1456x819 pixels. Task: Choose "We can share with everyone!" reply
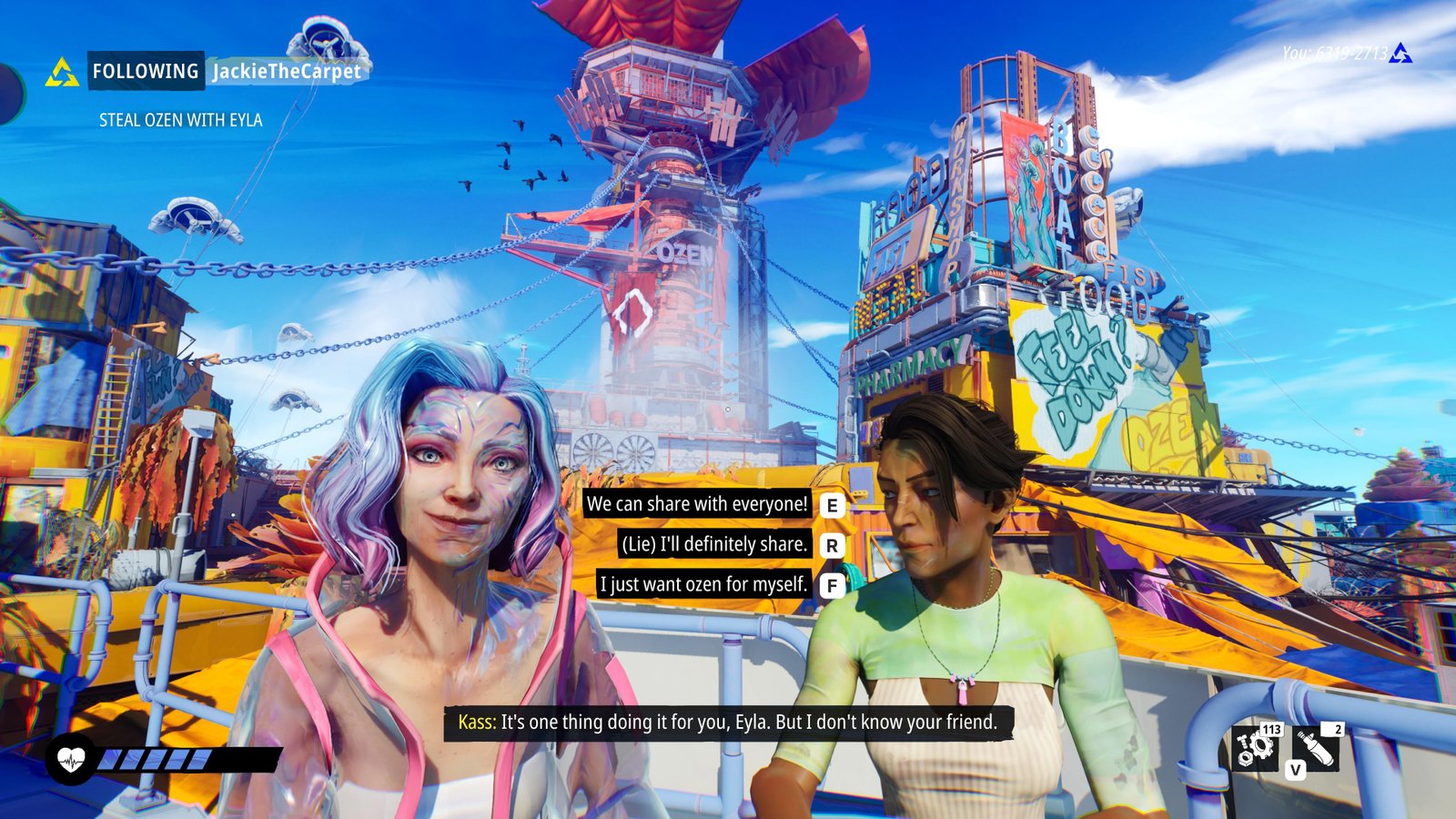697,504
